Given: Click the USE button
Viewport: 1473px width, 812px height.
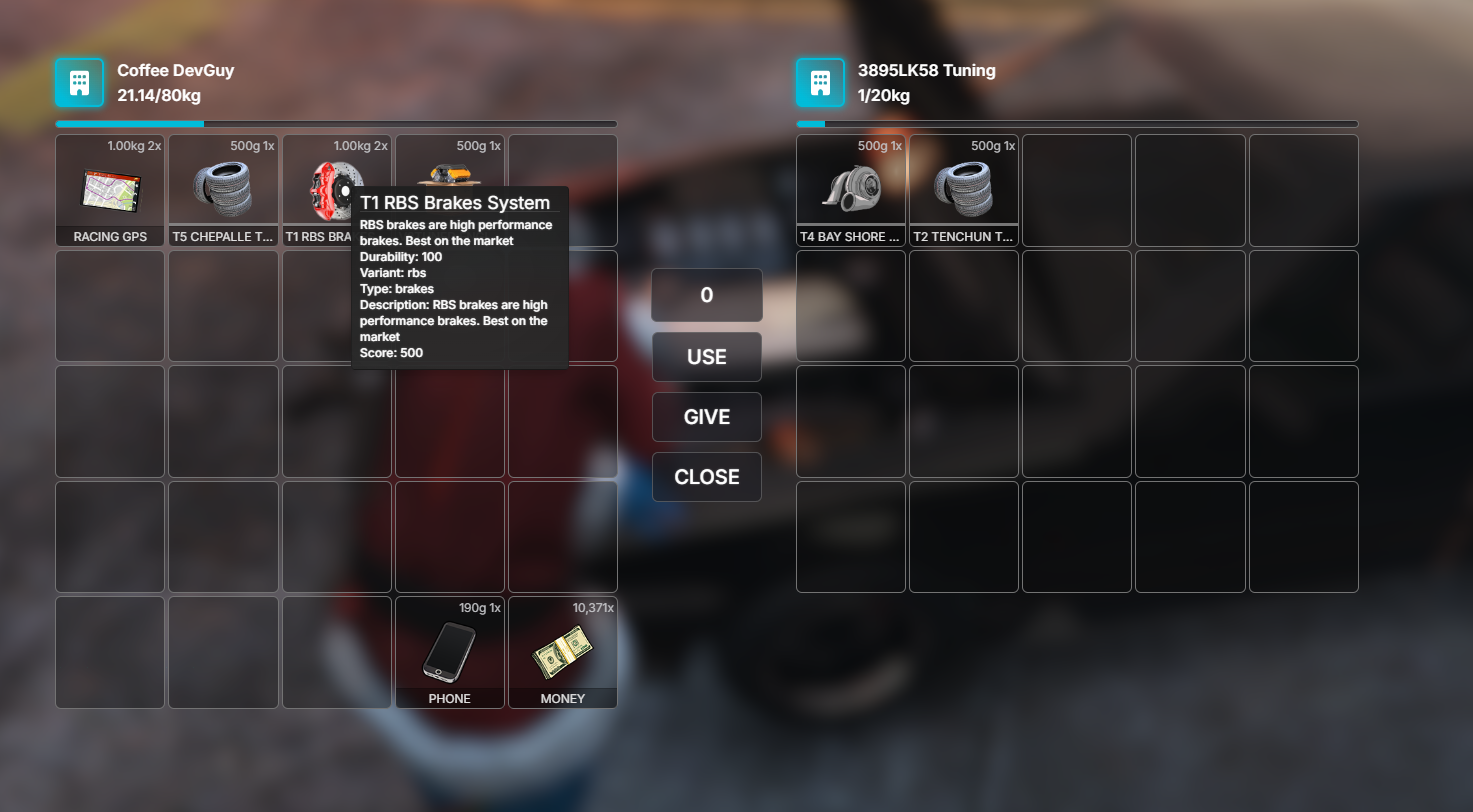Looking at the screenshot, I should tap(707, 357).
